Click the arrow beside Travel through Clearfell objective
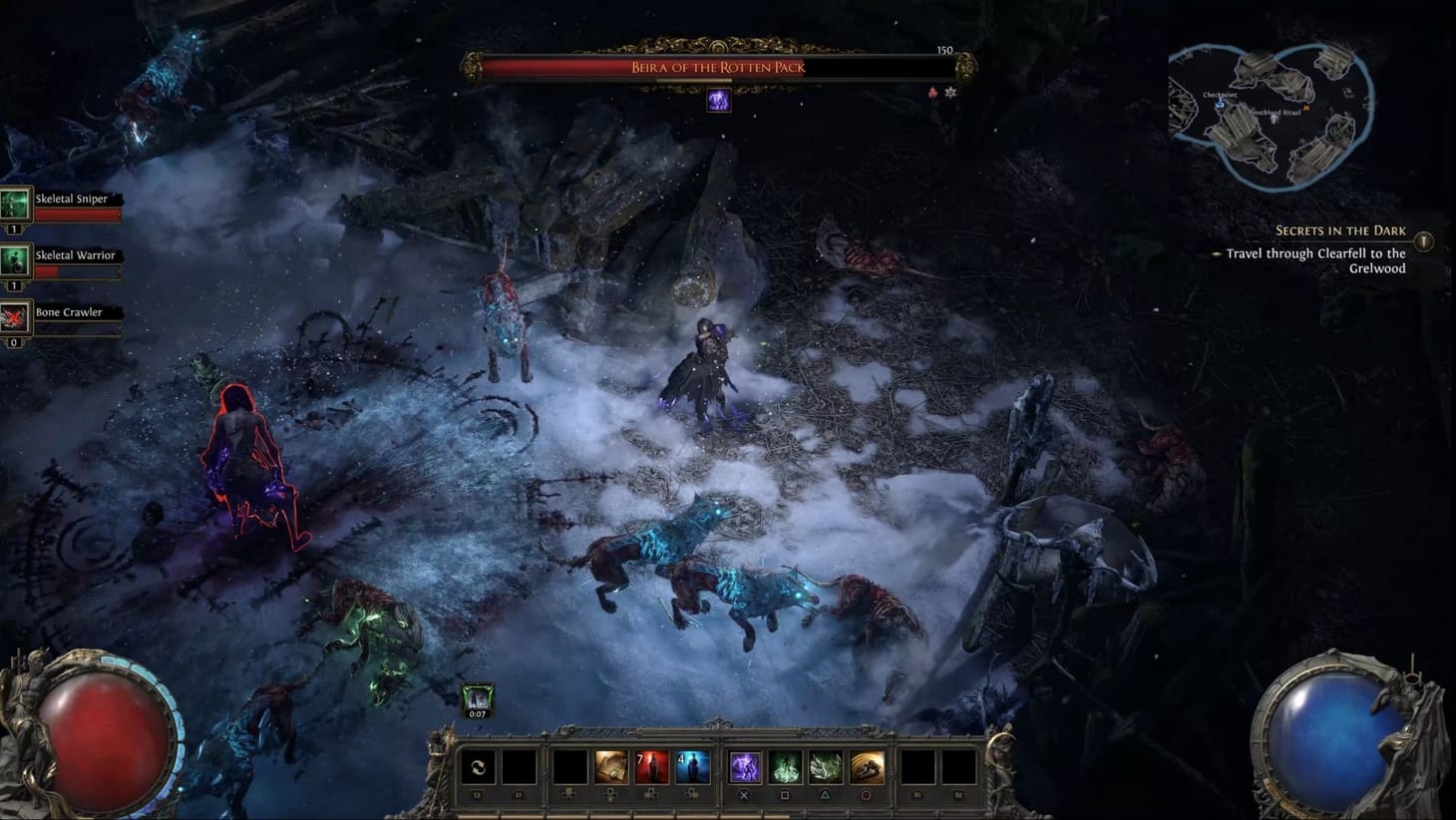Image resolution: width=1456 pixels, height=820 pixels. tap(1219, 255)
